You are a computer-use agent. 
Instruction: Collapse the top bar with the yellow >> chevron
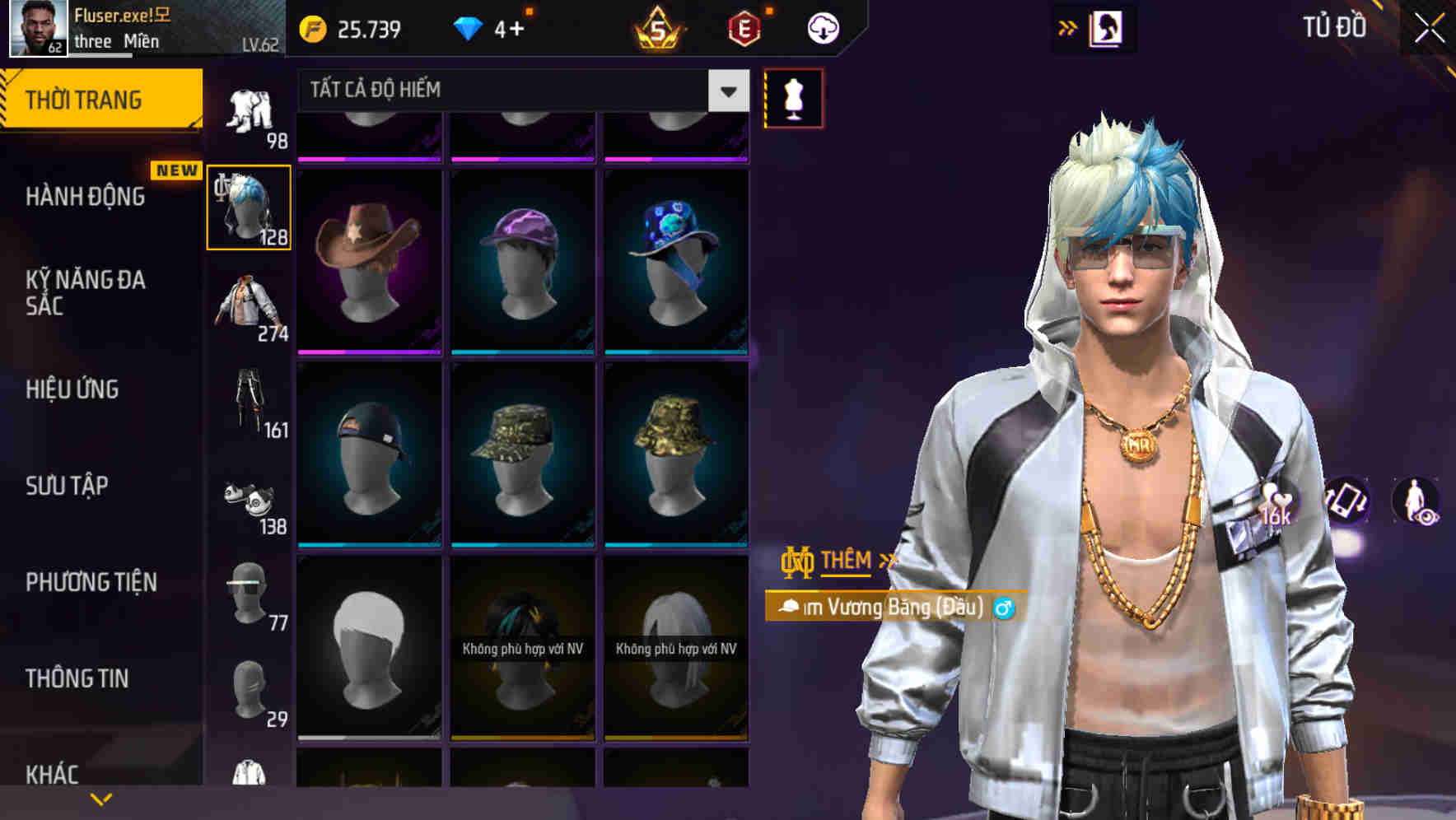coord(1068,26)
